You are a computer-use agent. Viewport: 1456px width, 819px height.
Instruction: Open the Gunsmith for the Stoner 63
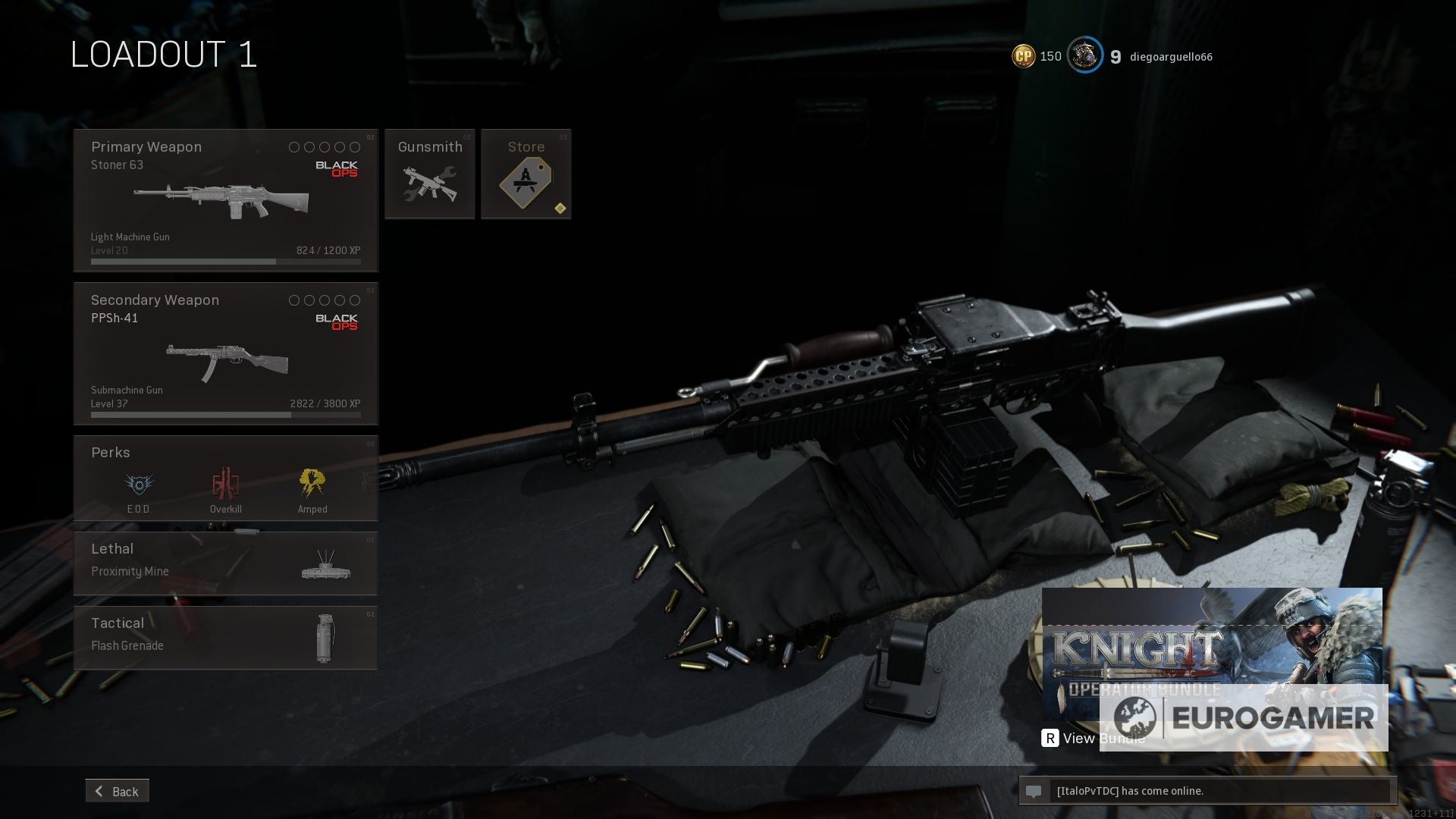430,173
